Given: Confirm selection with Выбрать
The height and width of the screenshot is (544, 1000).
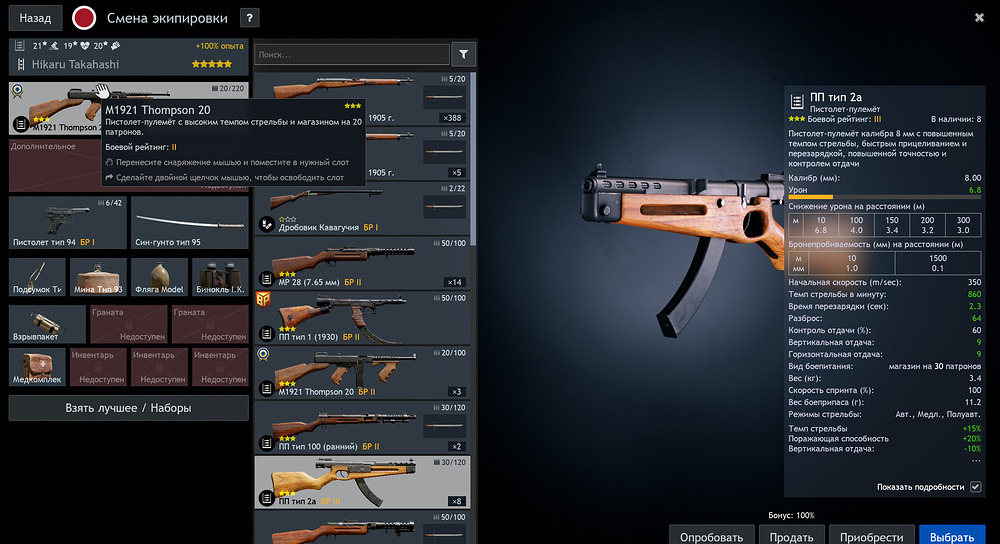Looking at the screenshot, I should pos(951,536).
